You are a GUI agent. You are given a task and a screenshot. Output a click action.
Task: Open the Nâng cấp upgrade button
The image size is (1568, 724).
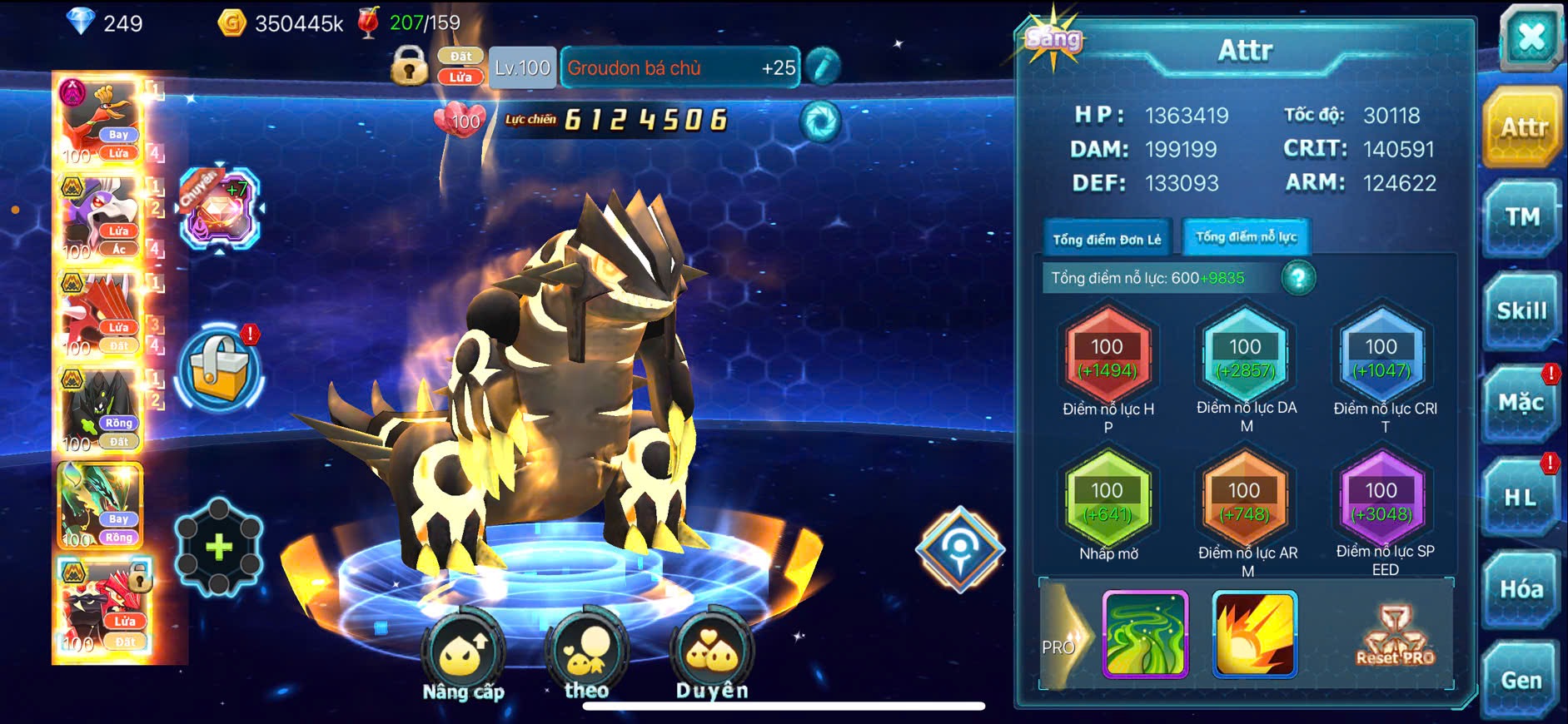click(463, 657)
